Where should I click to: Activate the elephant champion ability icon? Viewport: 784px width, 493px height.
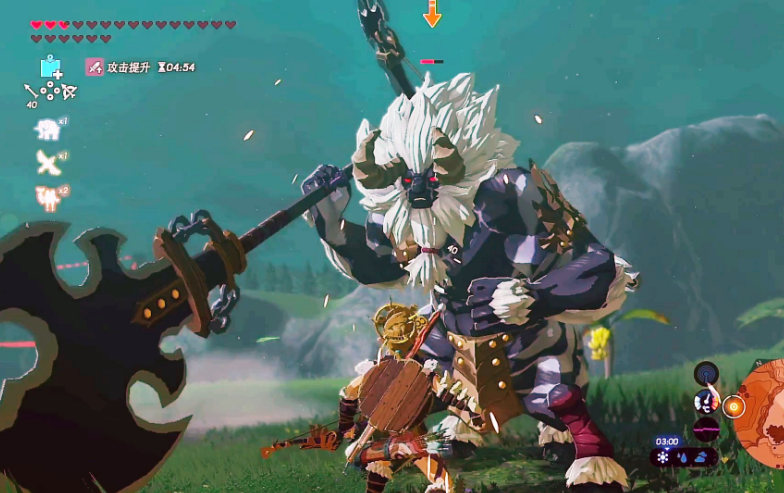(x=47, y=129)
